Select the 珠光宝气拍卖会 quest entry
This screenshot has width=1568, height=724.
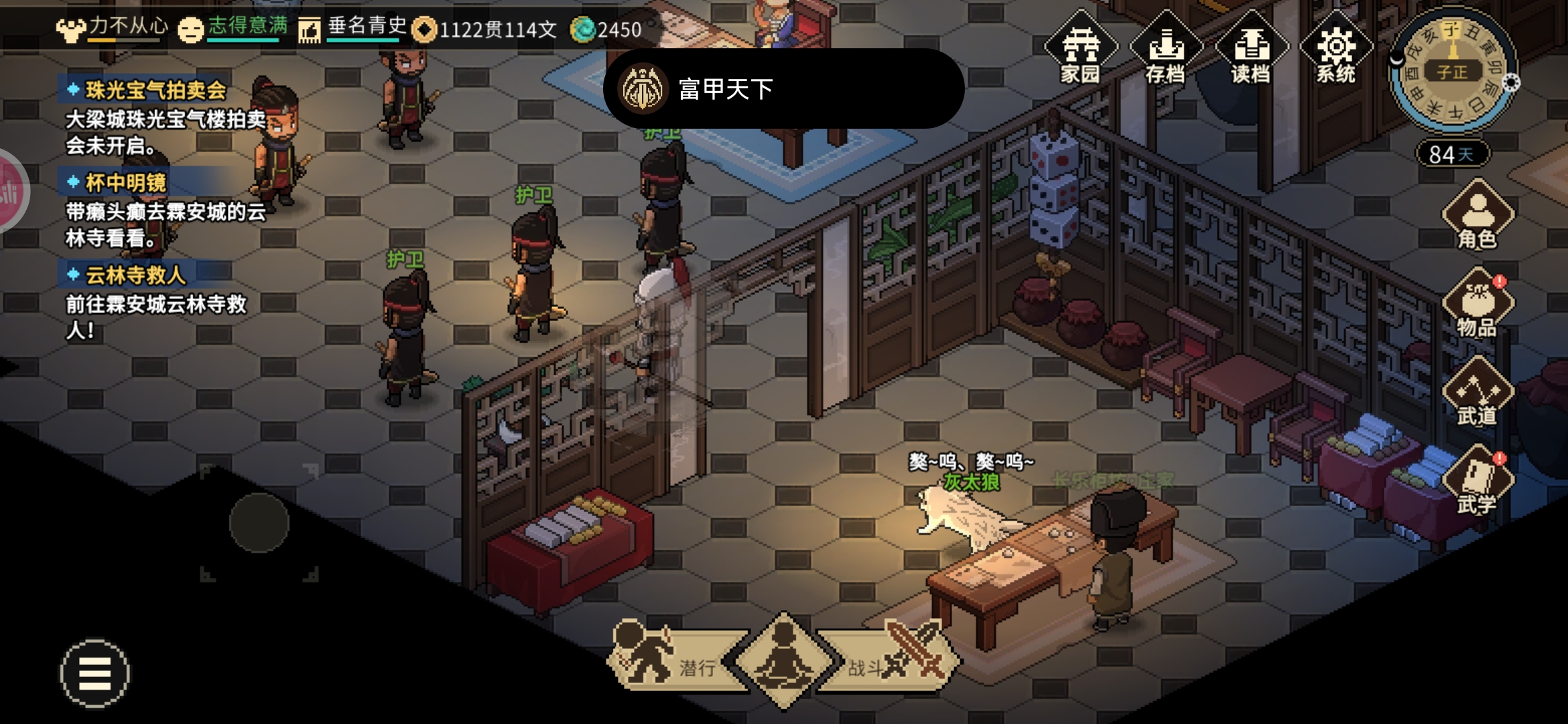[155, 90]
